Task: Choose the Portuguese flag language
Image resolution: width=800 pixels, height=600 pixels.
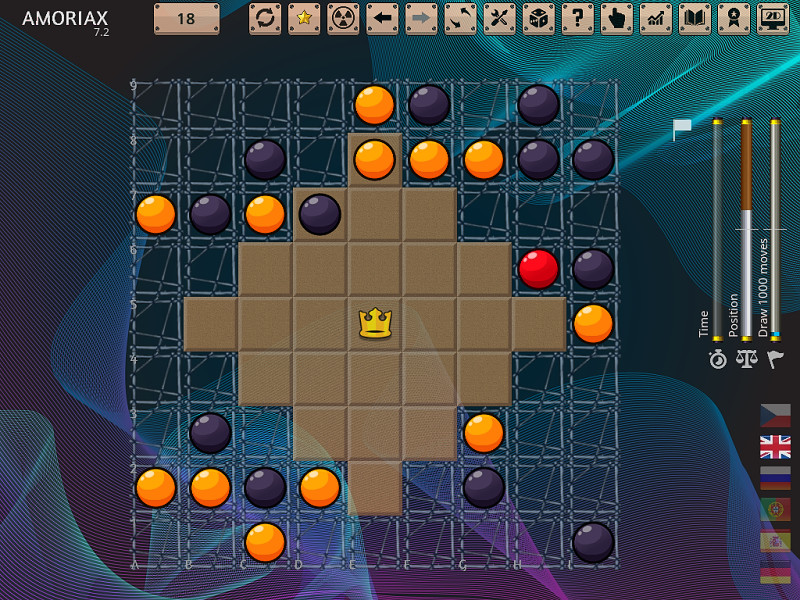Action: pyautogui.click(x=775, y=508)
